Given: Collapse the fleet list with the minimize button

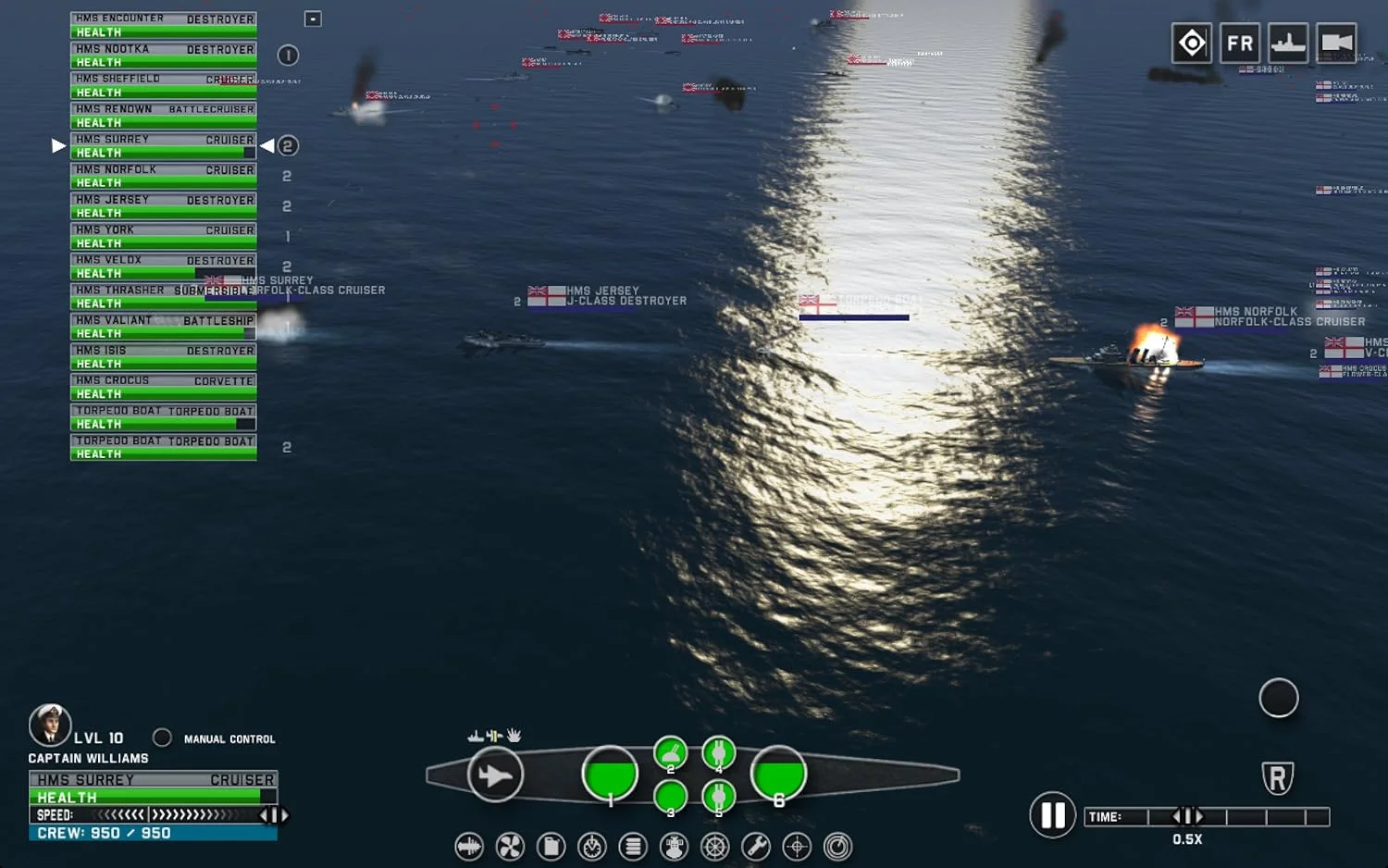Looking at the screenshot, I should (313, 19).
